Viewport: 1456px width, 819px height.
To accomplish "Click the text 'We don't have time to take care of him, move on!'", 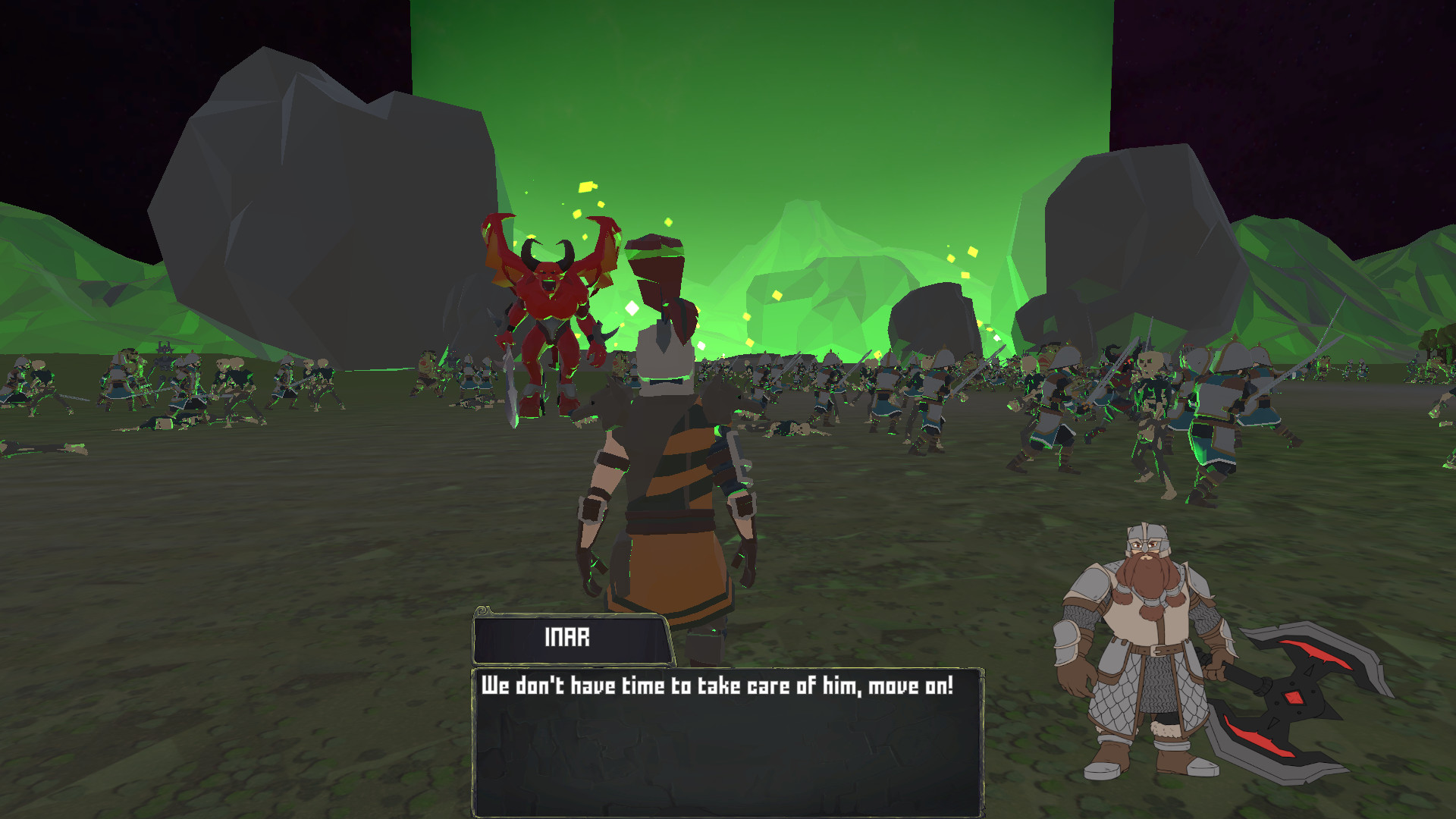I will click(x=719, y=685).
